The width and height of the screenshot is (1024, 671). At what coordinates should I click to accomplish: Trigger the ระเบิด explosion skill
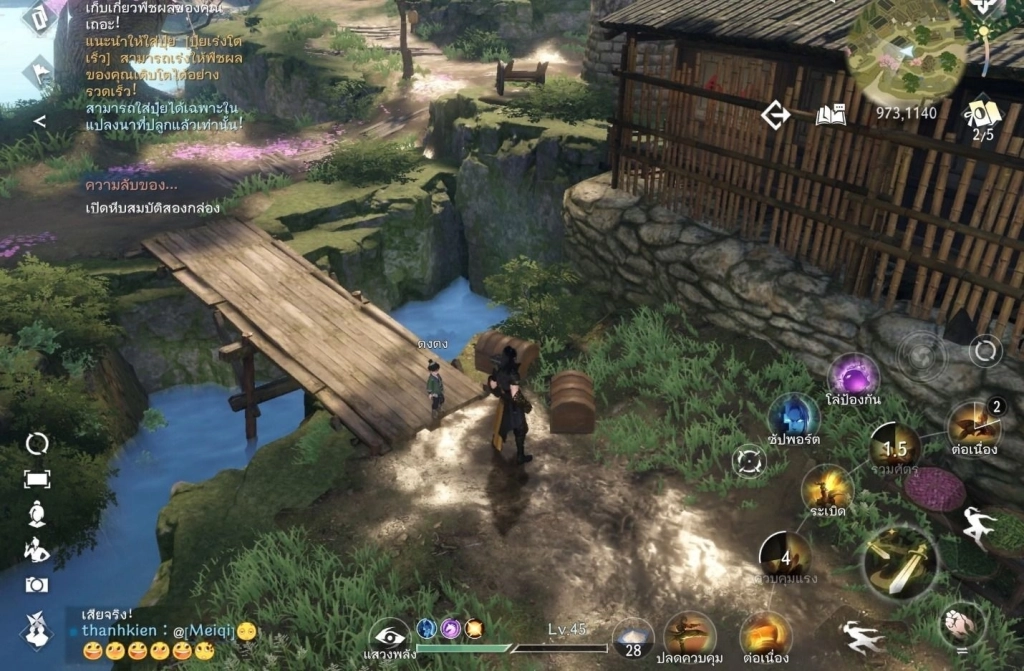coord(827,489)
